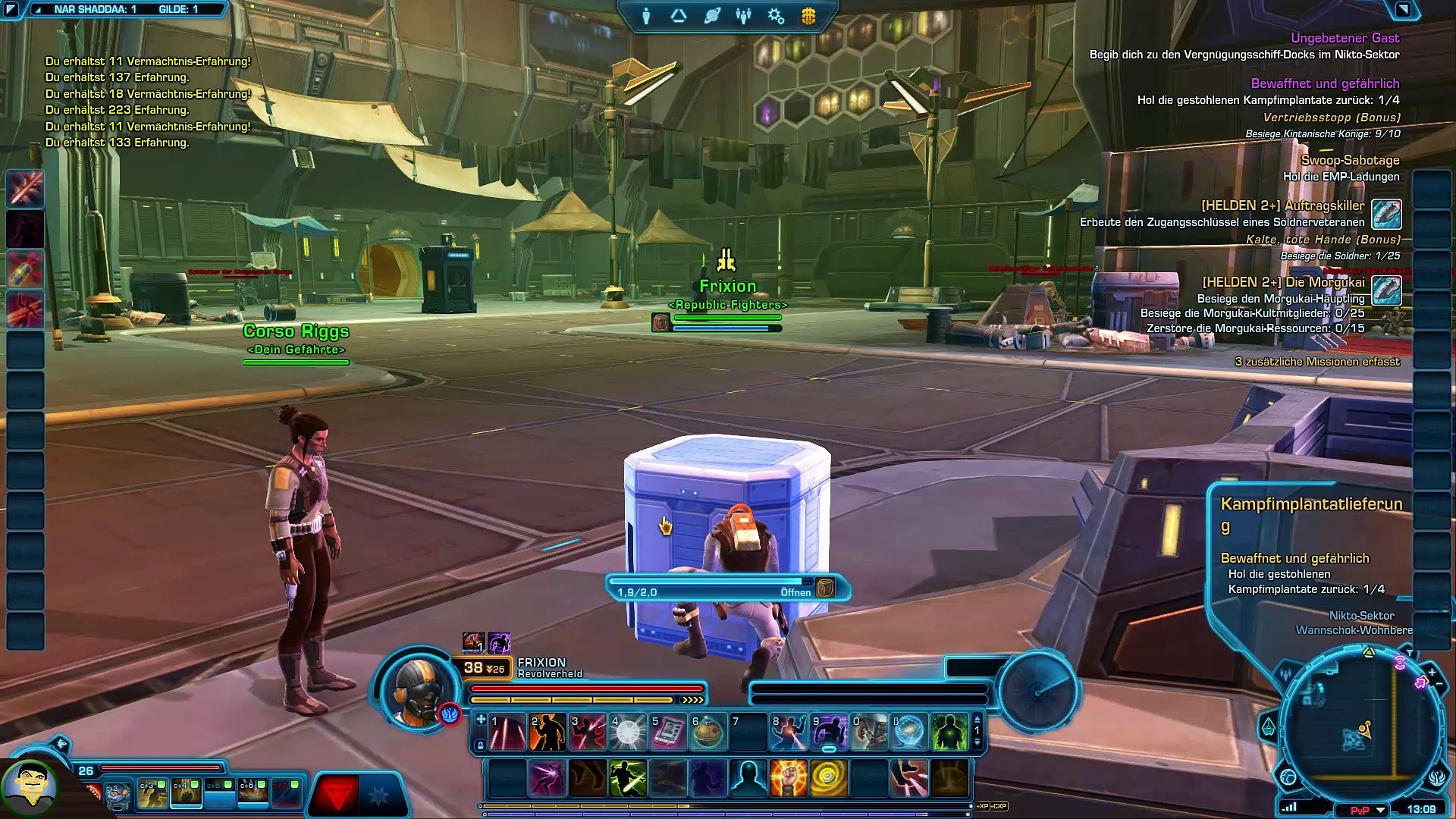Activate the yellow spiral ability on lower bar
Screen dimensions: 1456x819
828,779
